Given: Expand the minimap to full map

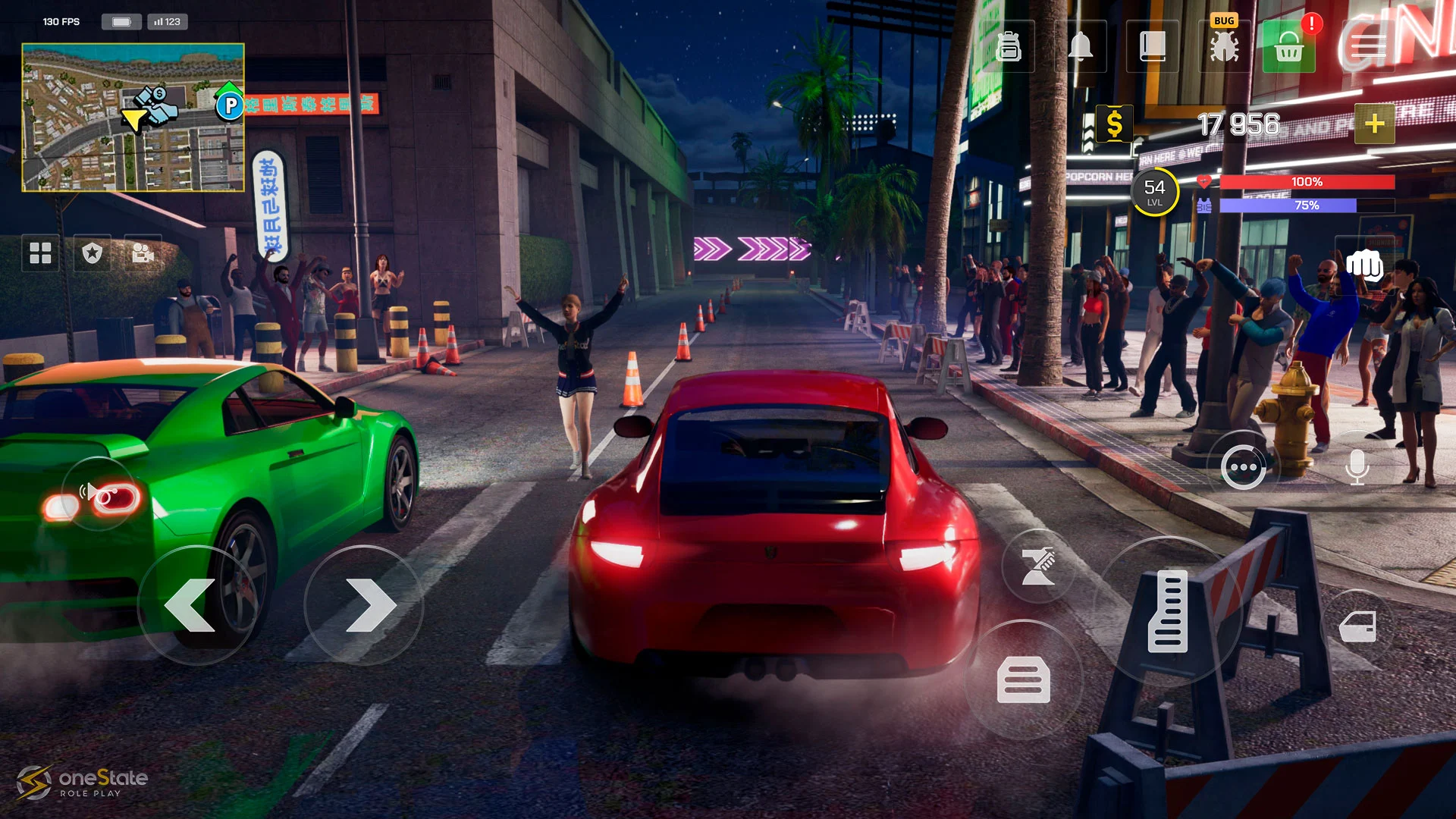Looking at the screenshot, I should tap(133, 118).
